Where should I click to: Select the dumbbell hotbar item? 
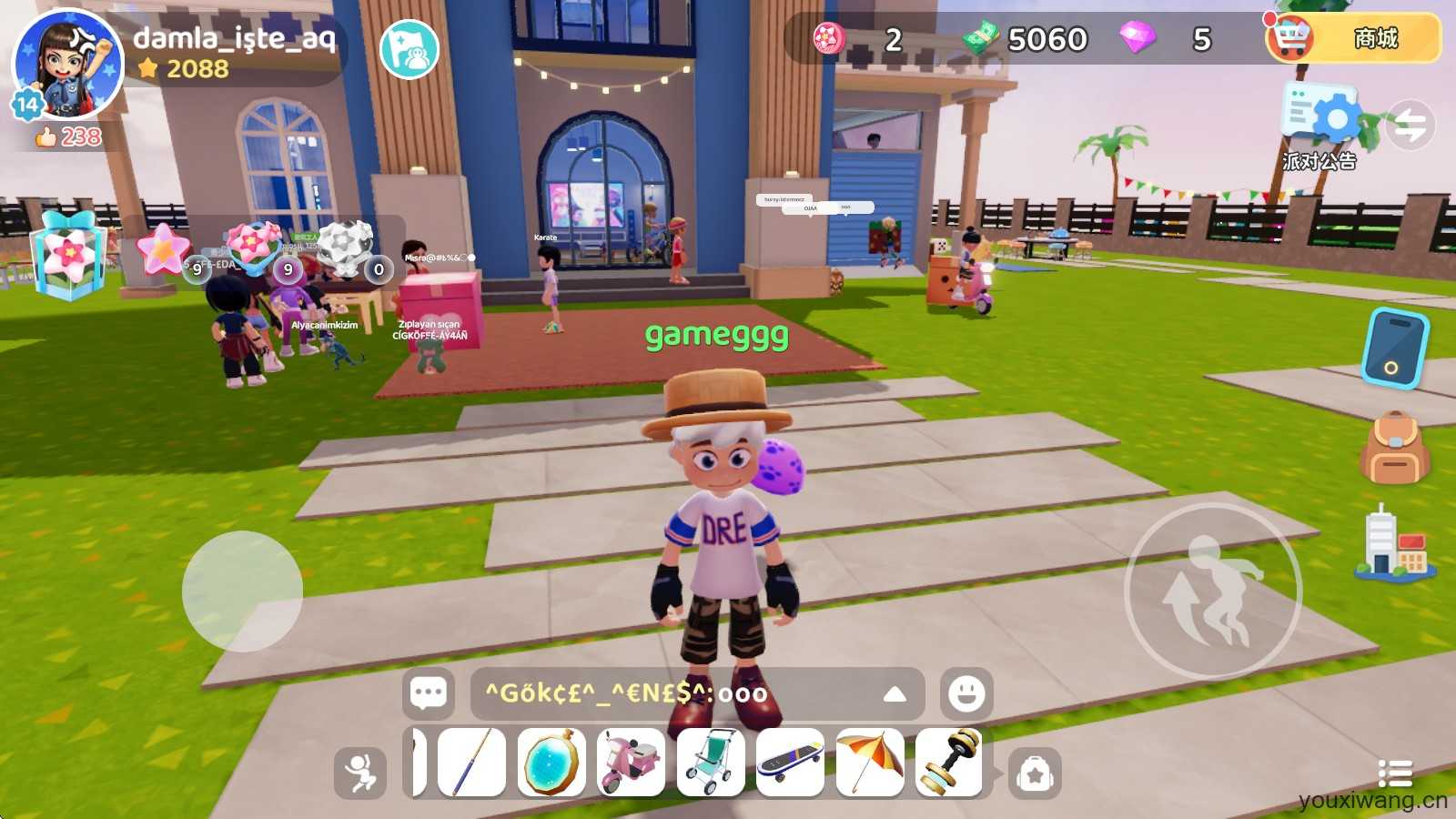point(949,763)
